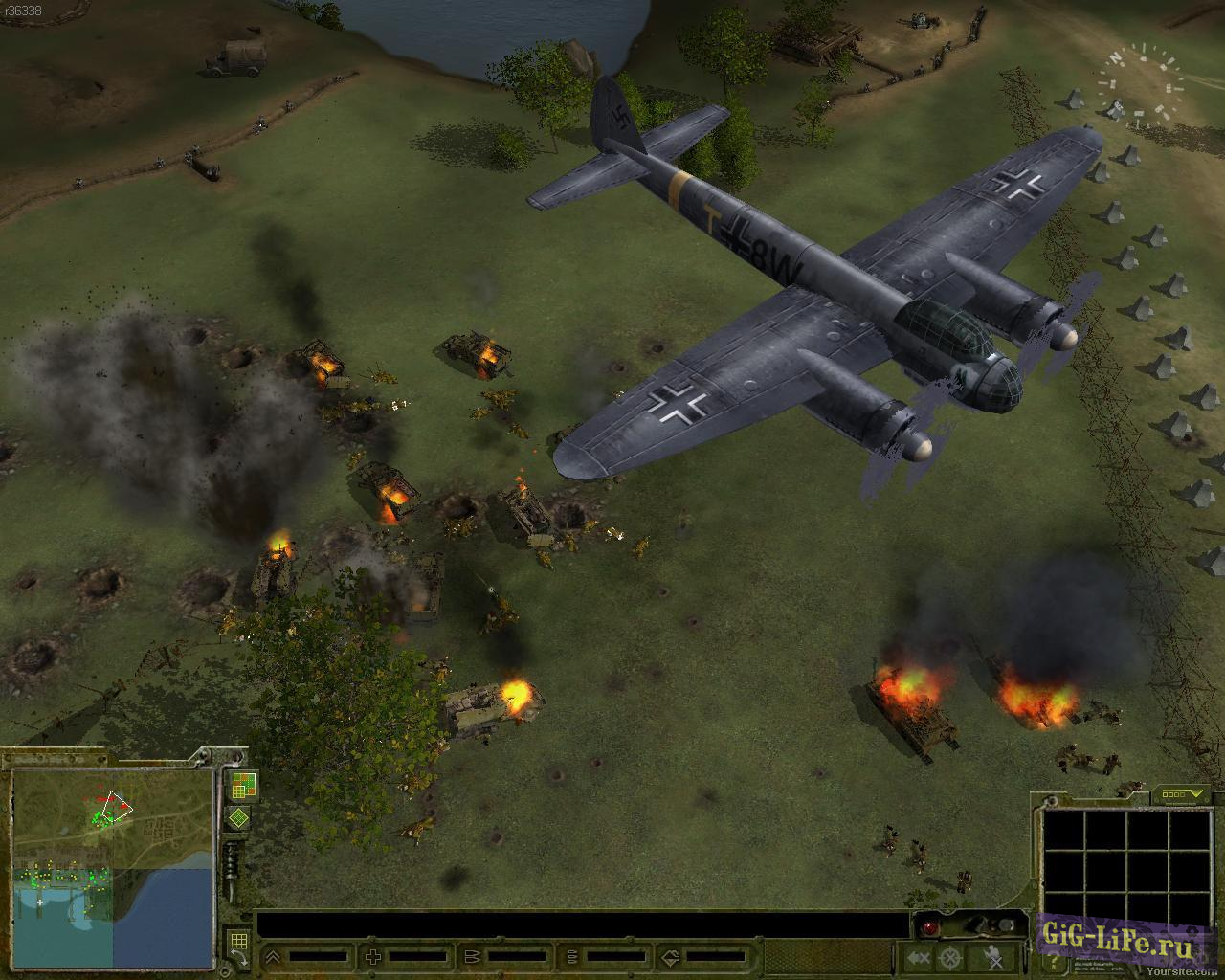Image resolution: width=1225 pixels, height=980 pixels.
Task: Click the cross health status icon
Action: [x=373, y=956]
